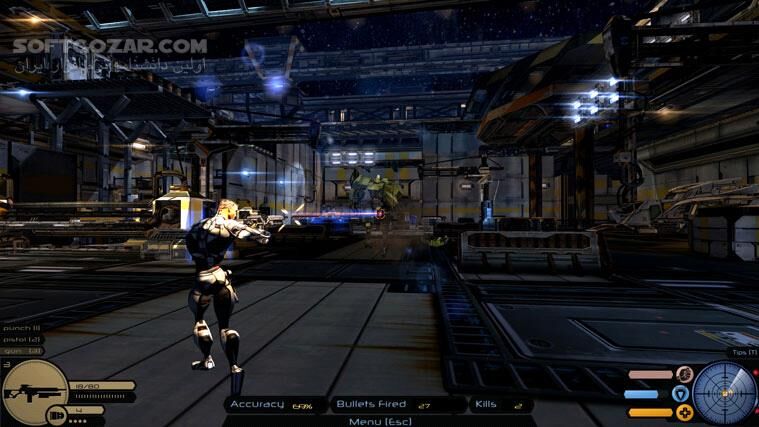Screen dimensions: 759x427
Task: Click the blue shield icon
Action: 681,394
